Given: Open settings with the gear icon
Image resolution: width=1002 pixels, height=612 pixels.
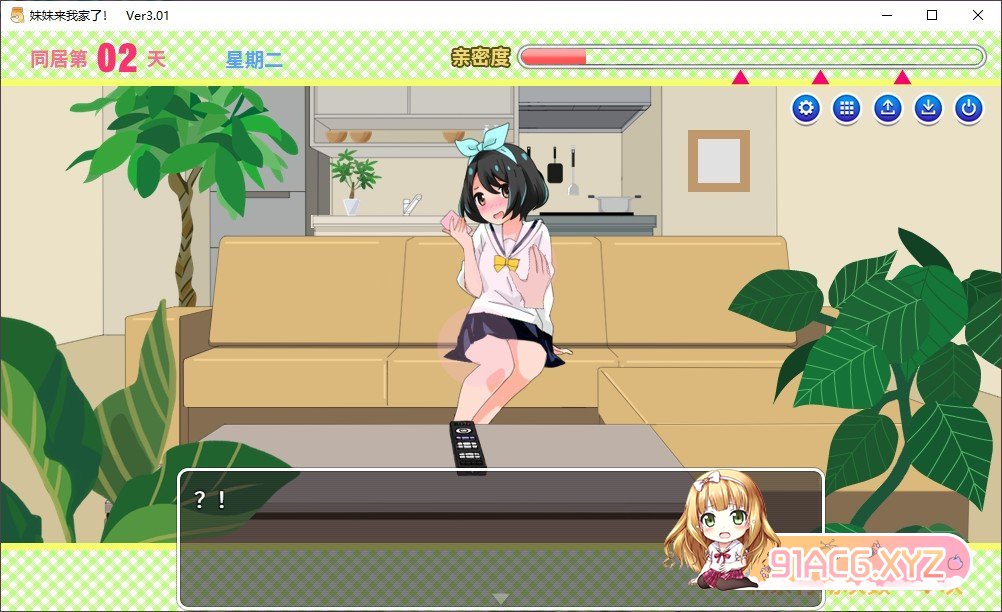Looking at the screenshot, I should (x=806, y=109).
